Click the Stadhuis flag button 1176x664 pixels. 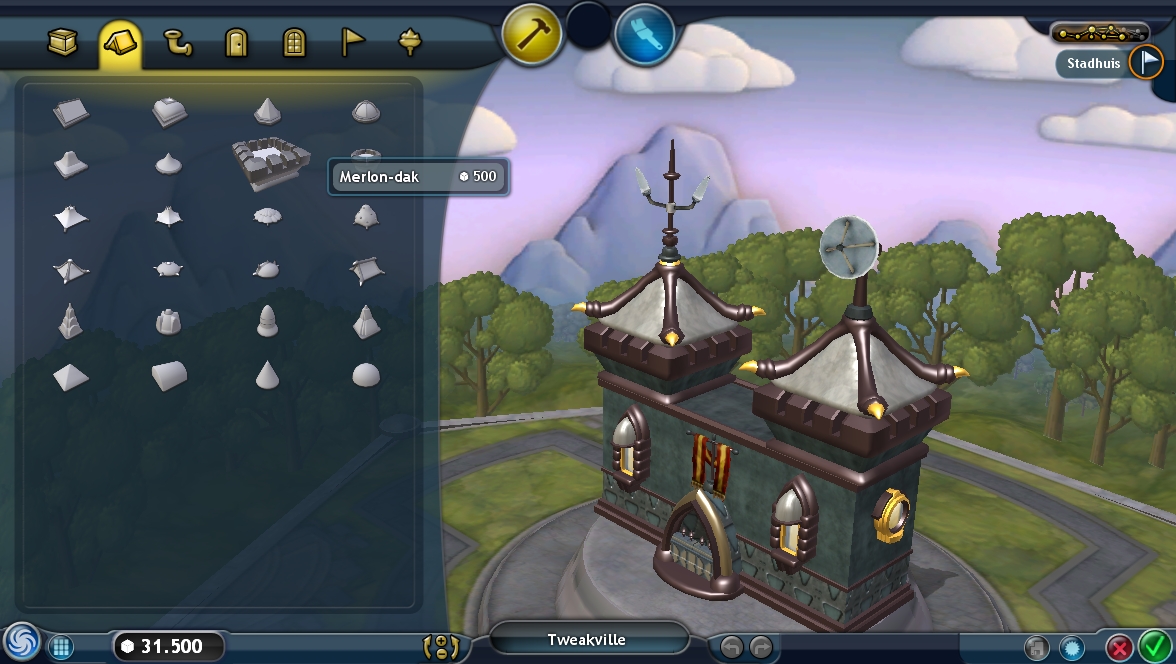click(1145, 63)
